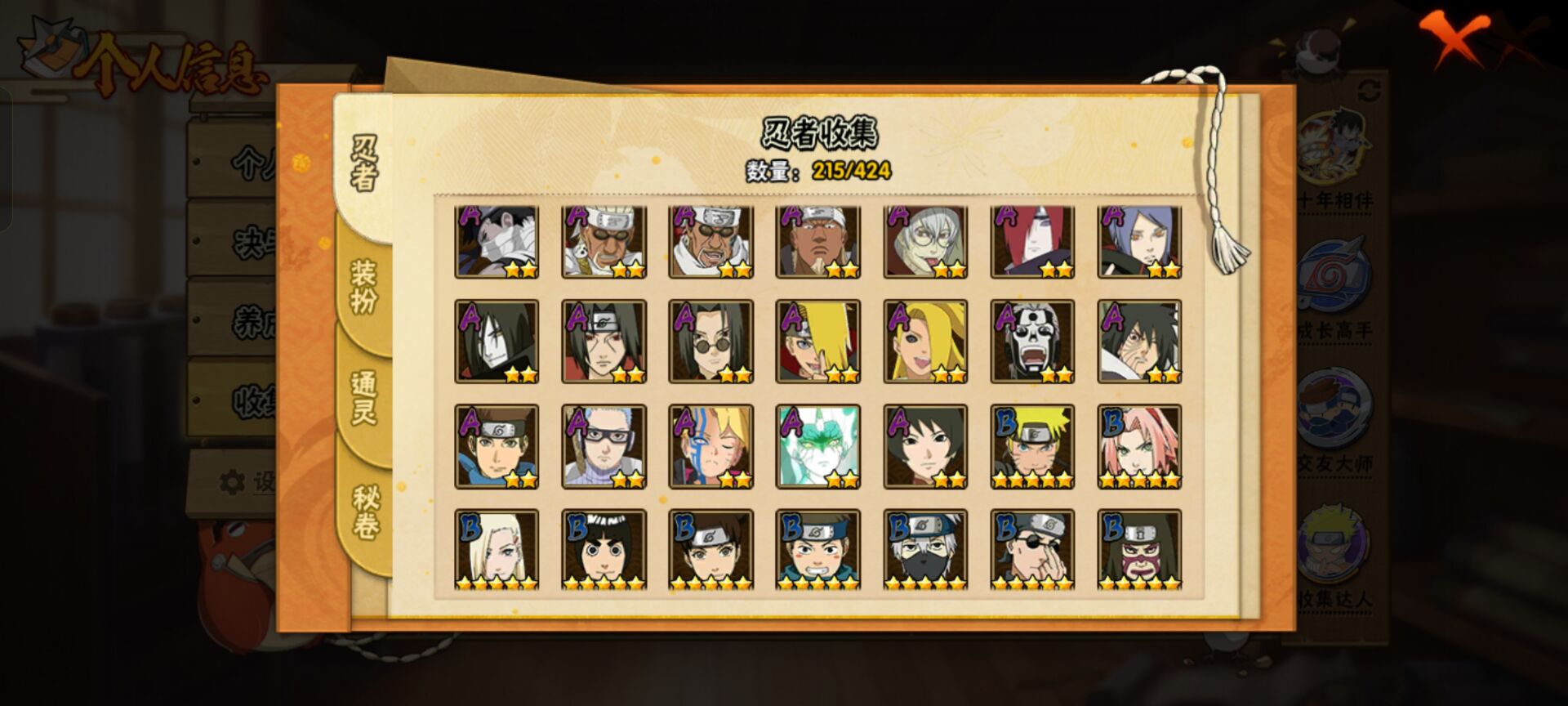Choose the Kankuro face-paint portrait
Image resolution: width=1568 pixels, height=706 pixels.
[x=1139, y=550]
